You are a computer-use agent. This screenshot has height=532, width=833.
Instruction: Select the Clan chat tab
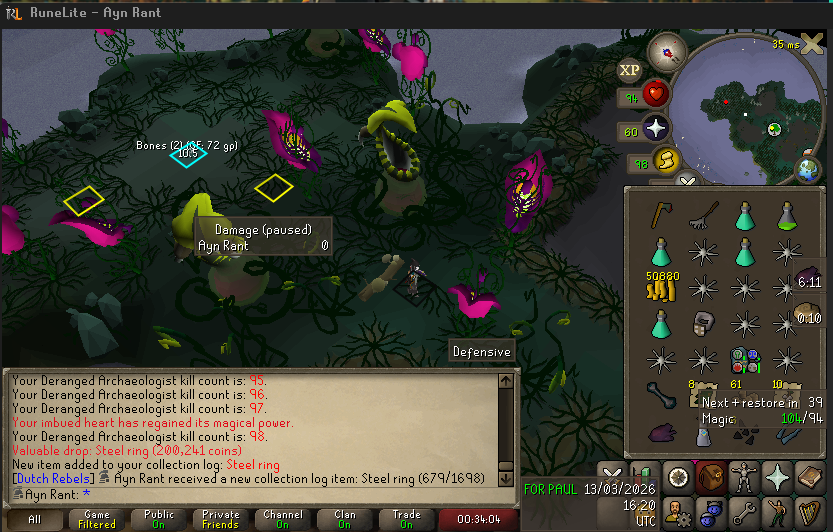tap(345, 520)
